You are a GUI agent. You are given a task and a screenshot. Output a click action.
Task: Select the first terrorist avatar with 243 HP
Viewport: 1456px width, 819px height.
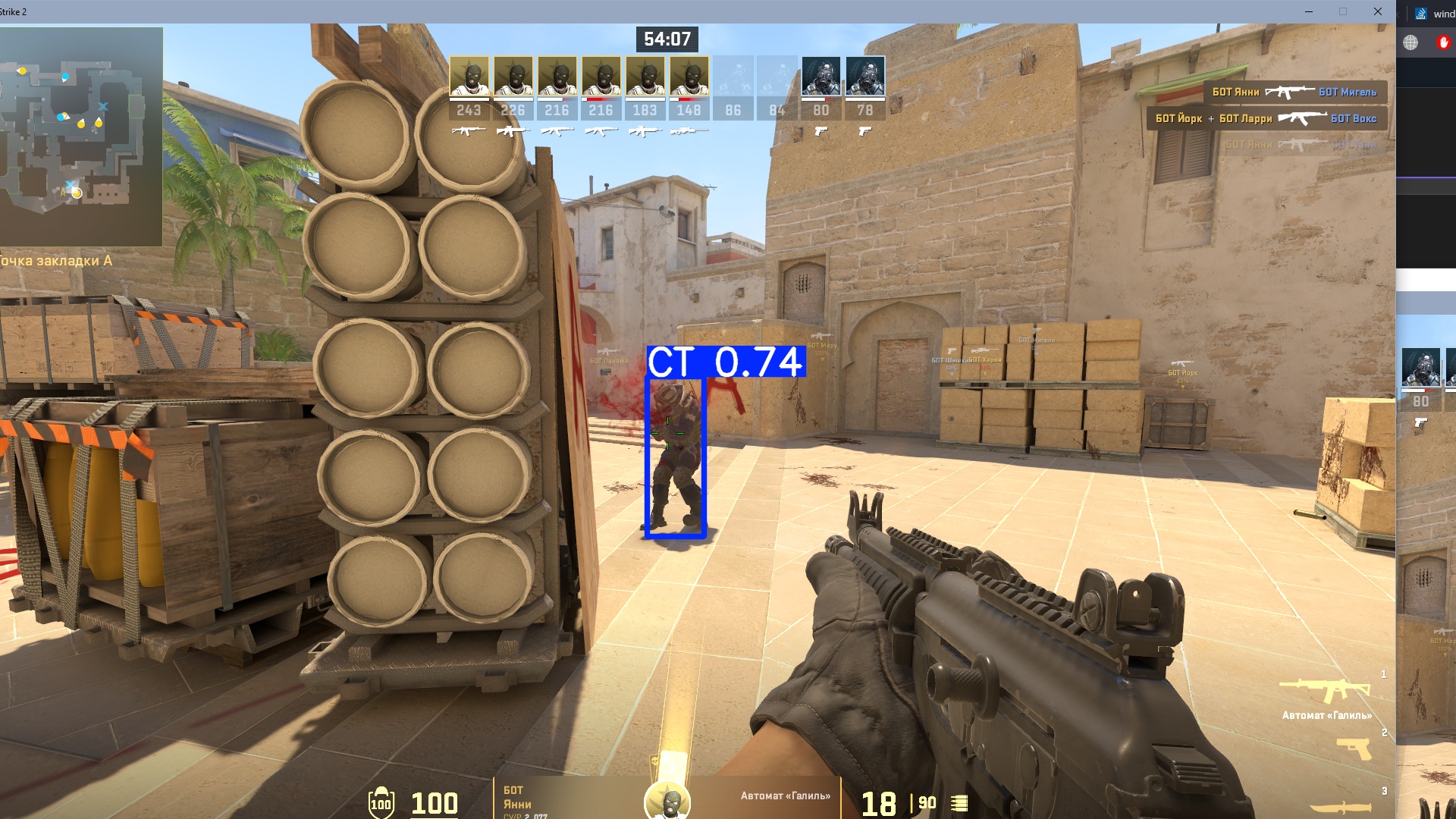(470, 76)
